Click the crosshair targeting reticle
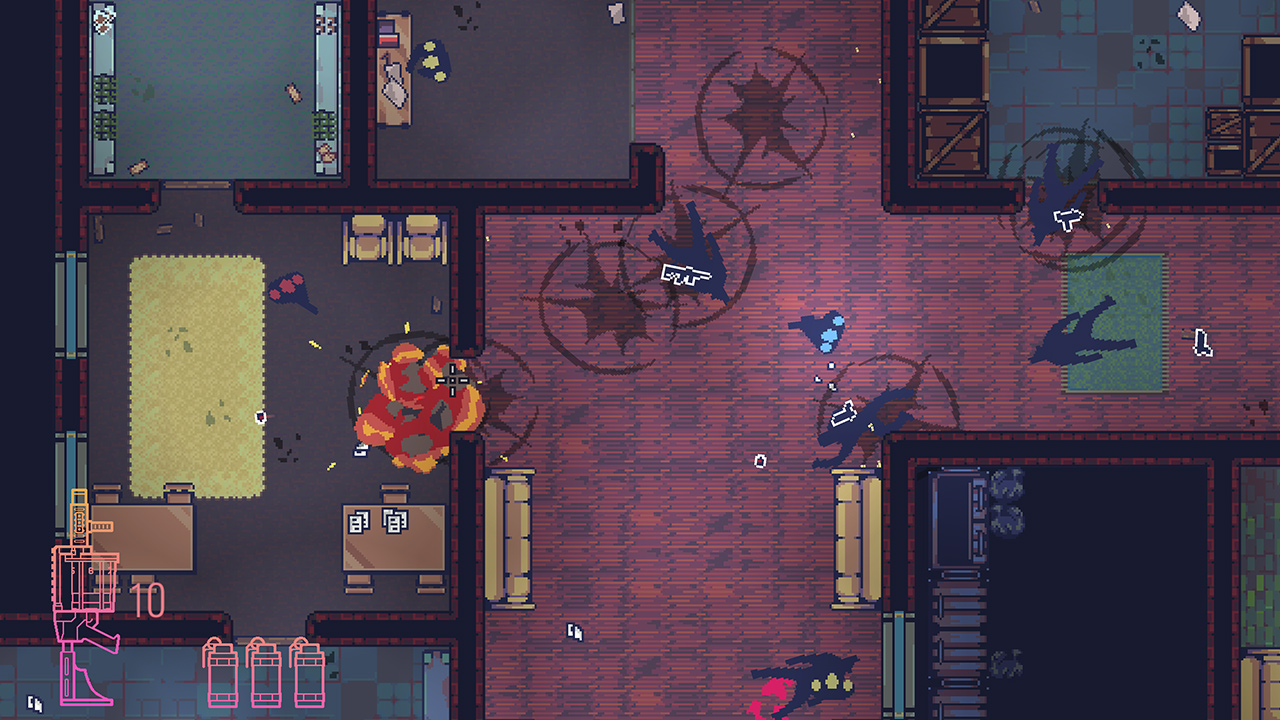 tap(452, 382)
